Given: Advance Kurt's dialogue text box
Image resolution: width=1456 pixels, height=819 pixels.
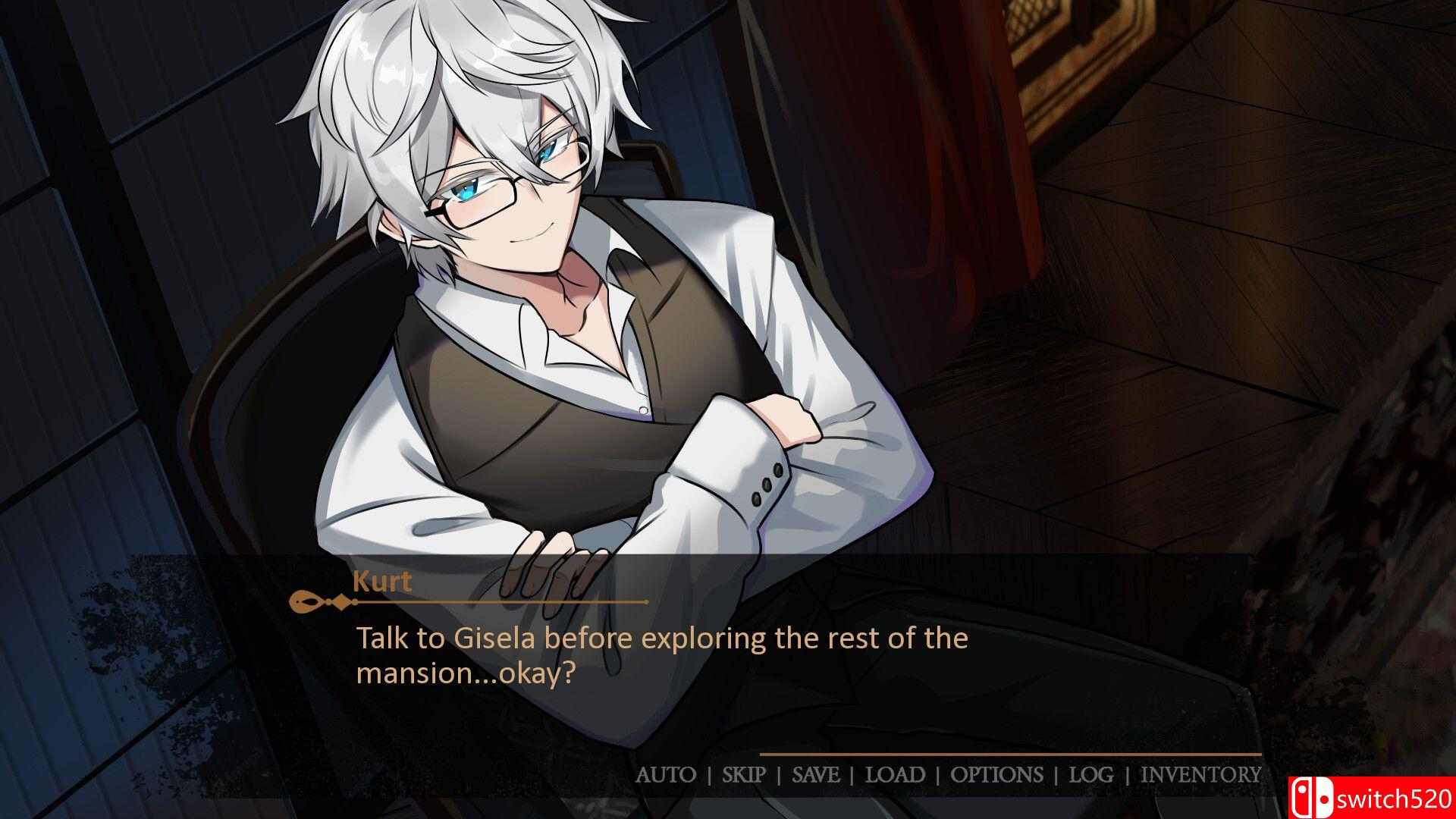Looking at the screenshot, I should (661, 655).
